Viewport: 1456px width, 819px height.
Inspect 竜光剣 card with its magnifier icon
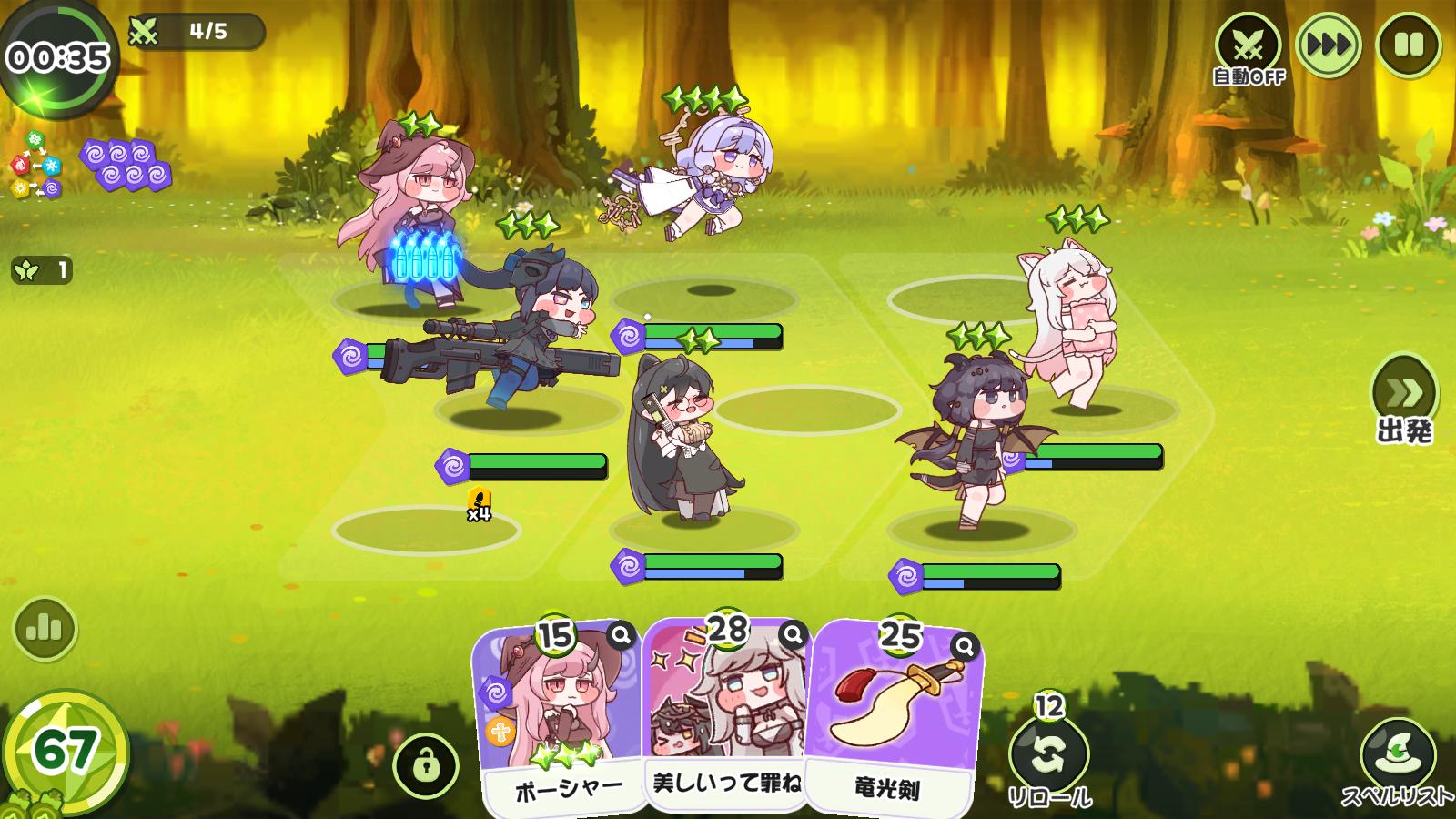point(965,647)
